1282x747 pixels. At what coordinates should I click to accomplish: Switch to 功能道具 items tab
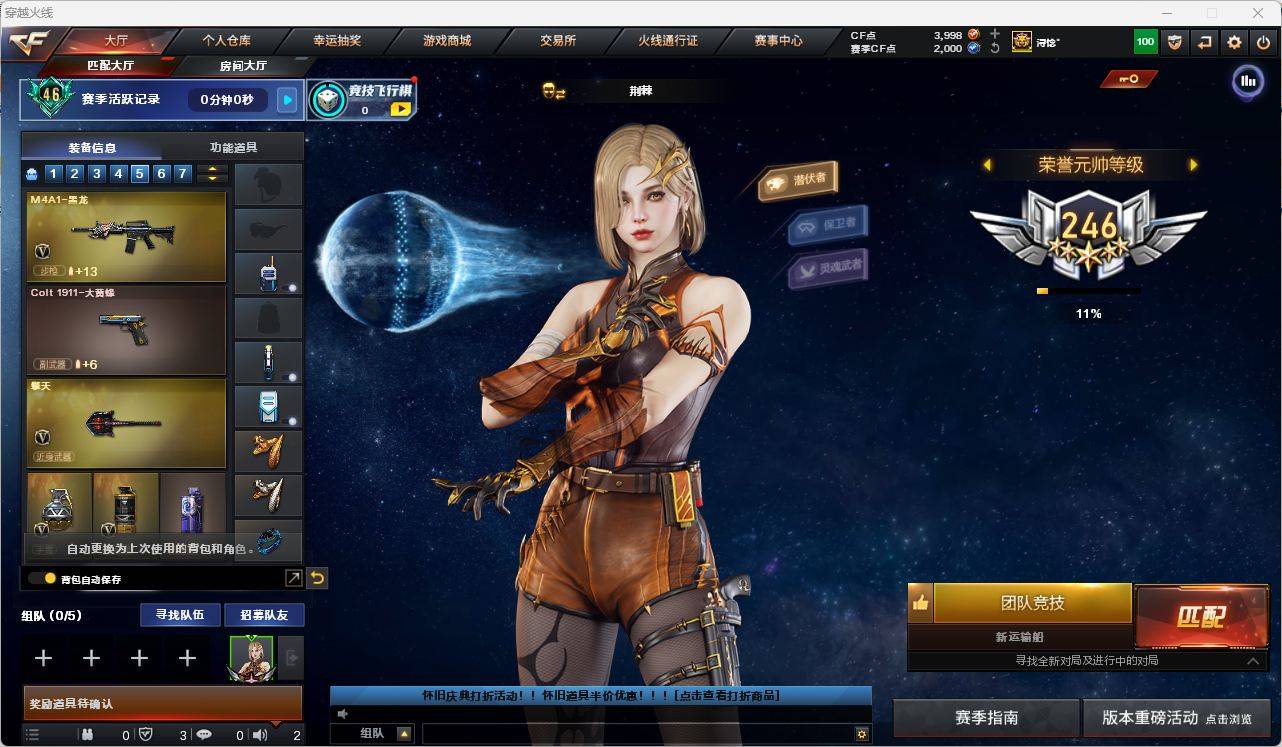pyautogui.click(x=233, y=147)
